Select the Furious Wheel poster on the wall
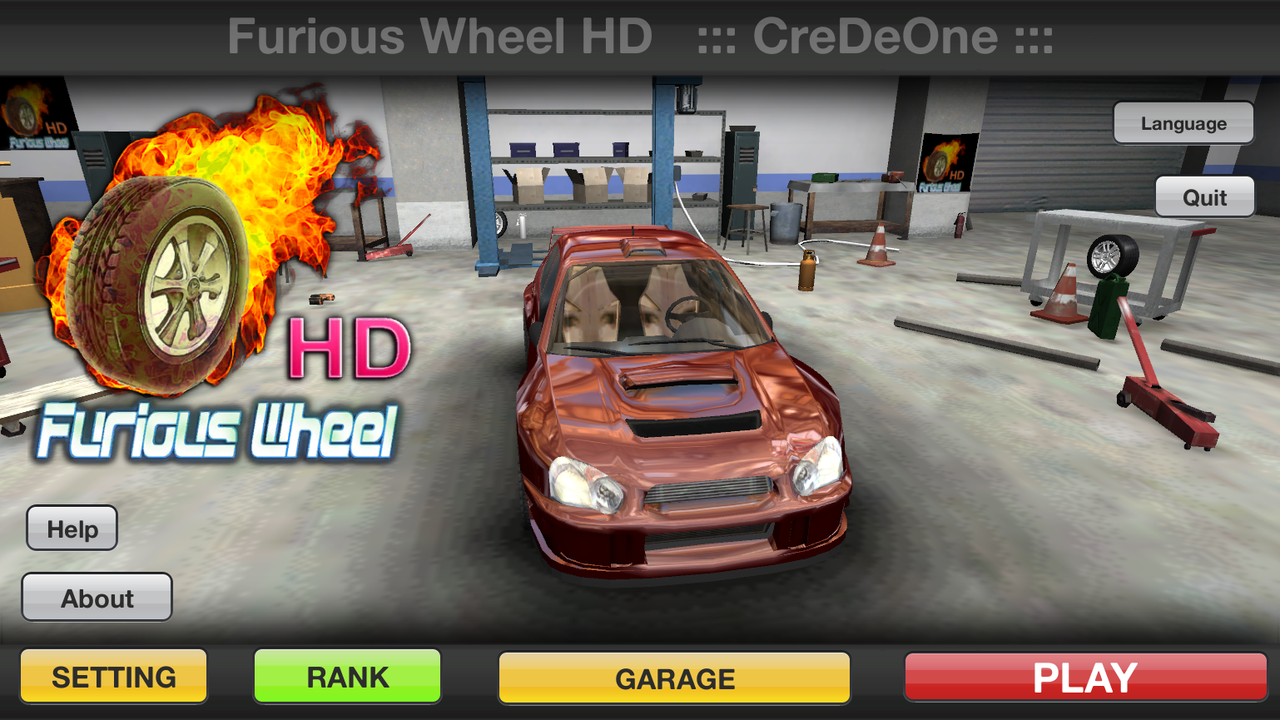Screen dimensions: 1280x720 pos(945,165)
